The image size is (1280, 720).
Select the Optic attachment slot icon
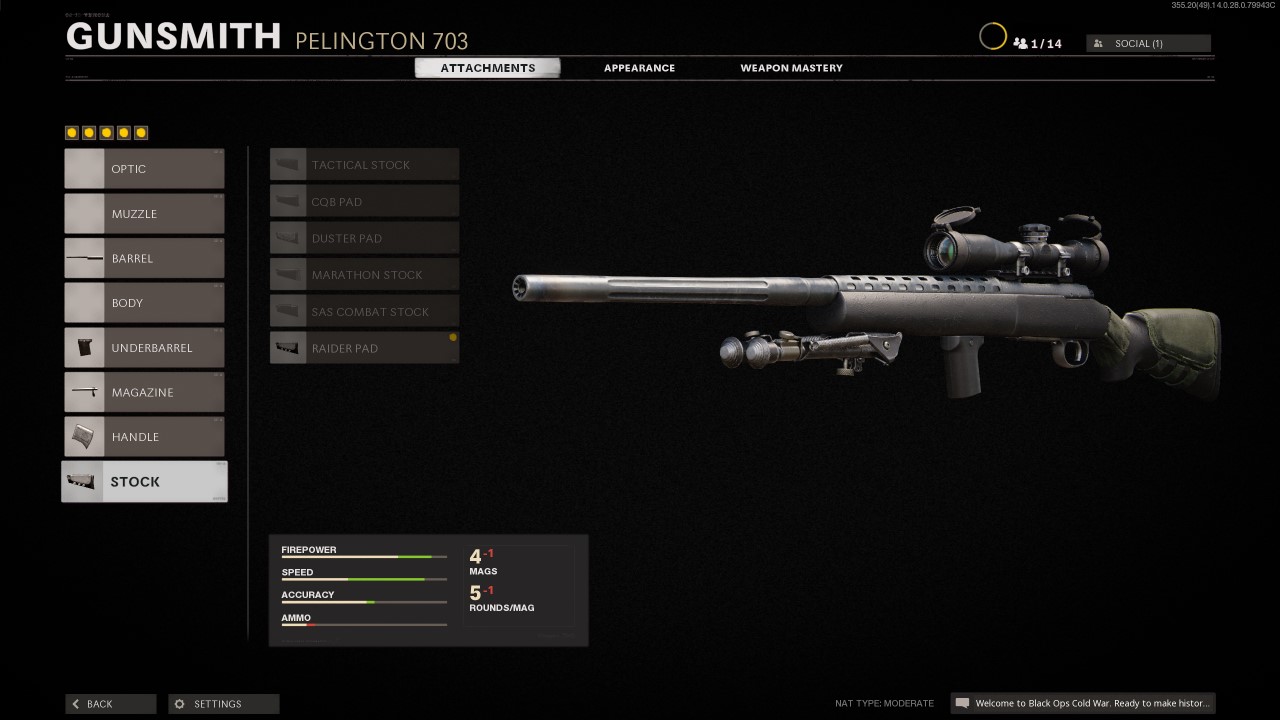click(x=85, y=168)
